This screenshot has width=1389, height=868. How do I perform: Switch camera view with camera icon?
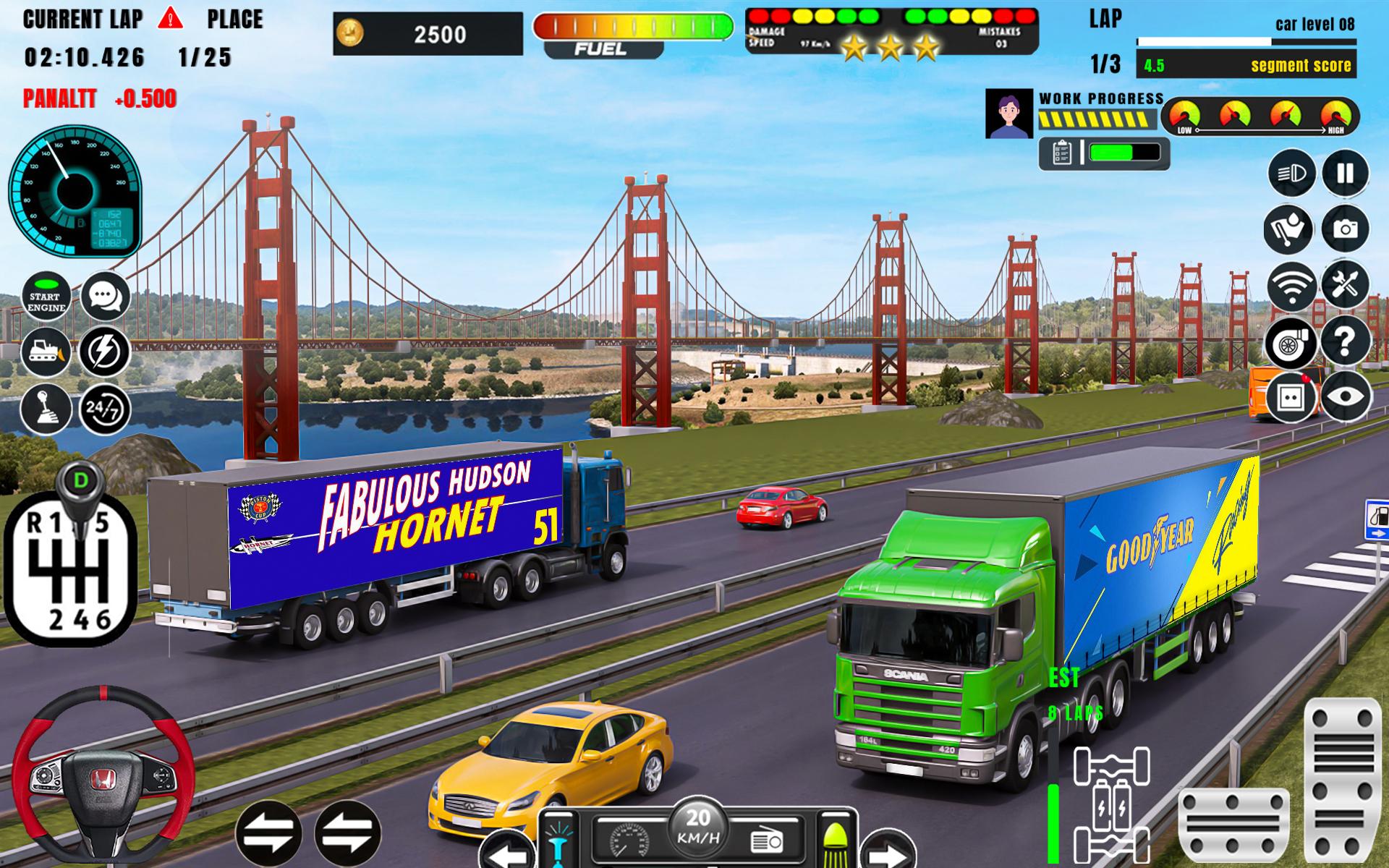click(x=1345, y=229)
